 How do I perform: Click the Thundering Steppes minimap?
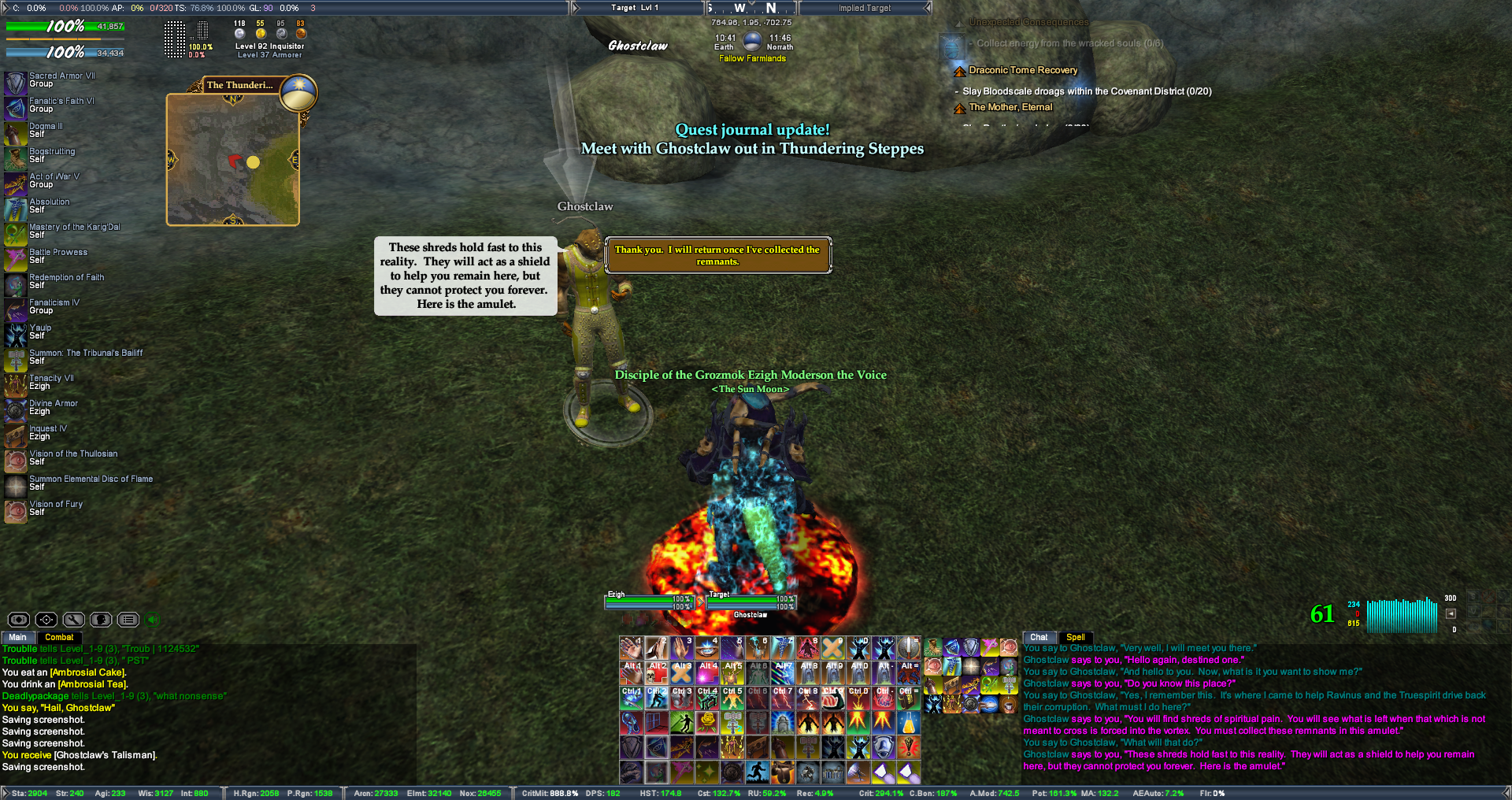coord(233,160)
